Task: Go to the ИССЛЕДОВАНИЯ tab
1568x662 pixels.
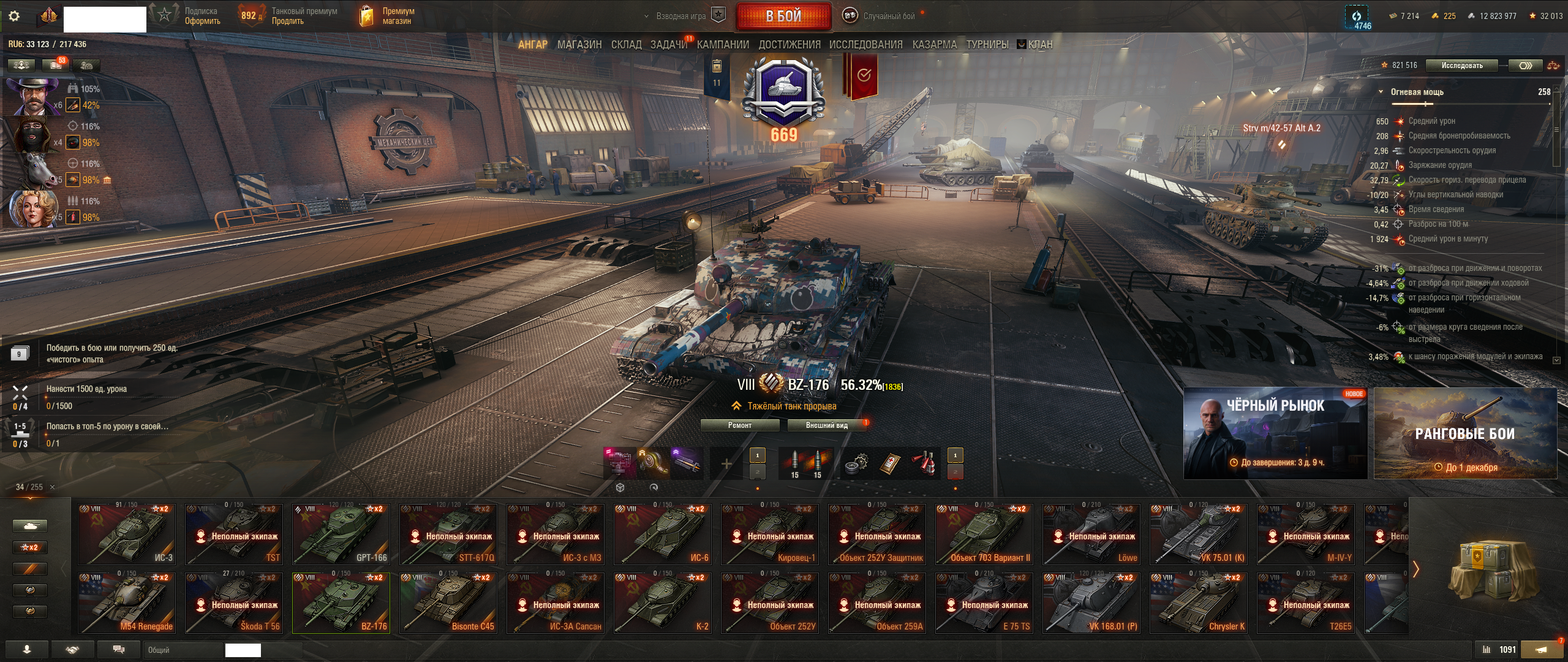Action: click(865, 44)
